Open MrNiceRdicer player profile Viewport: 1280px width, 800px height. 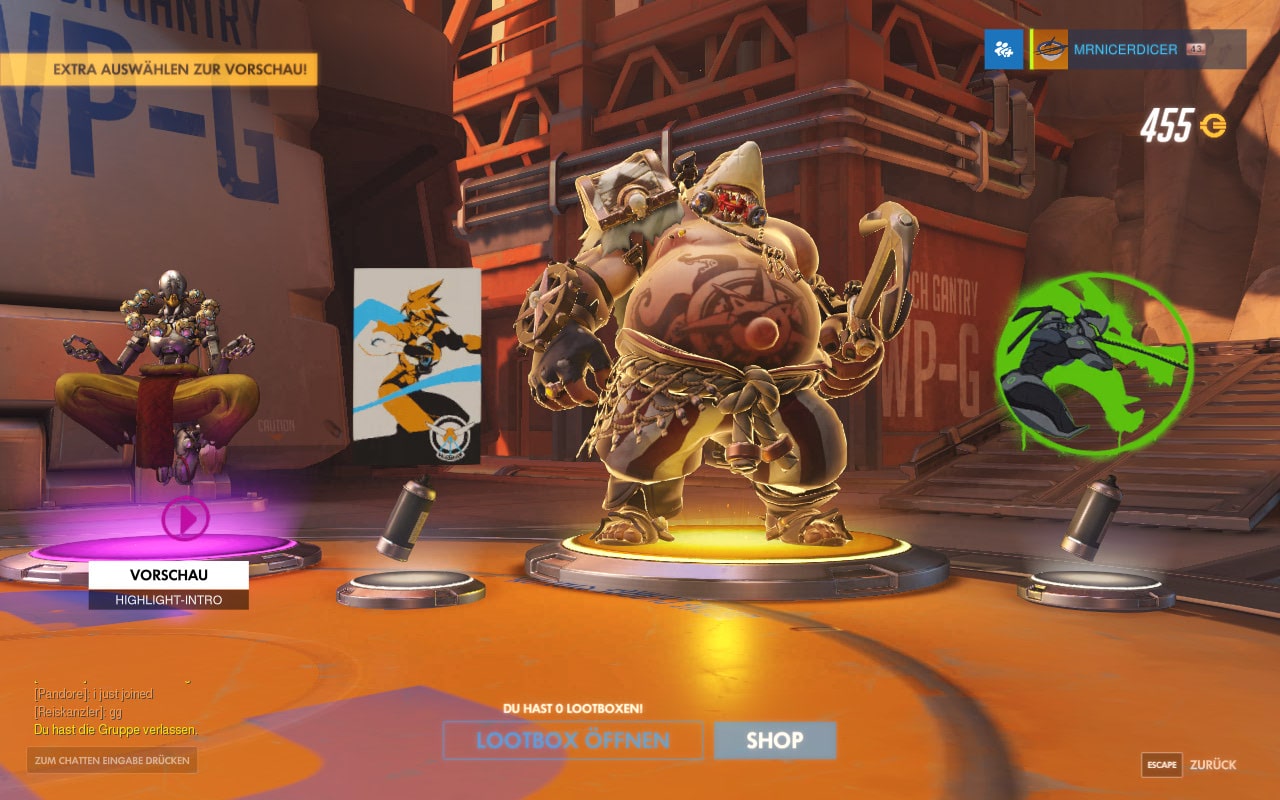pos(1125,50)
